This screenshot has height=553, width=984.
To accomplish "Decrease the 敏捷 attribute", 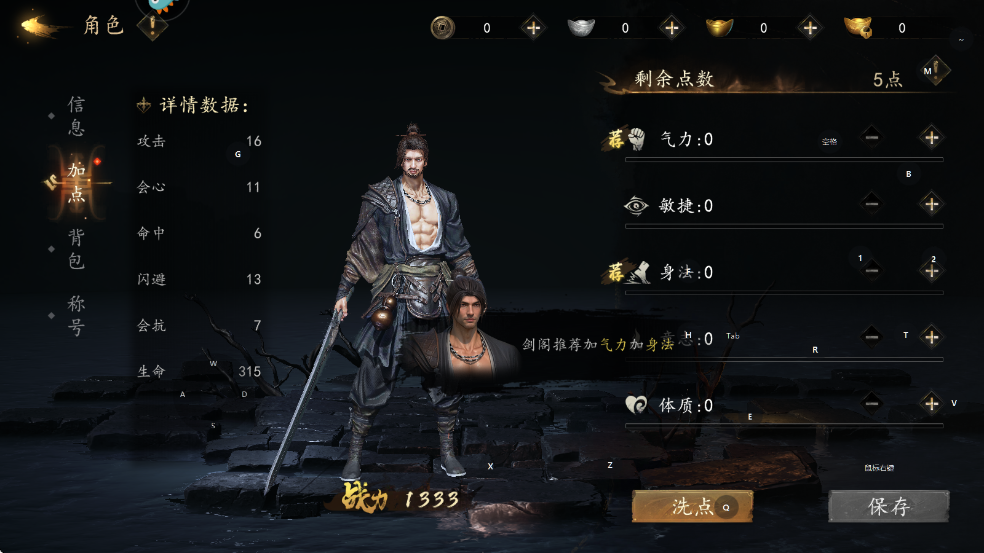I will point(872,204).
